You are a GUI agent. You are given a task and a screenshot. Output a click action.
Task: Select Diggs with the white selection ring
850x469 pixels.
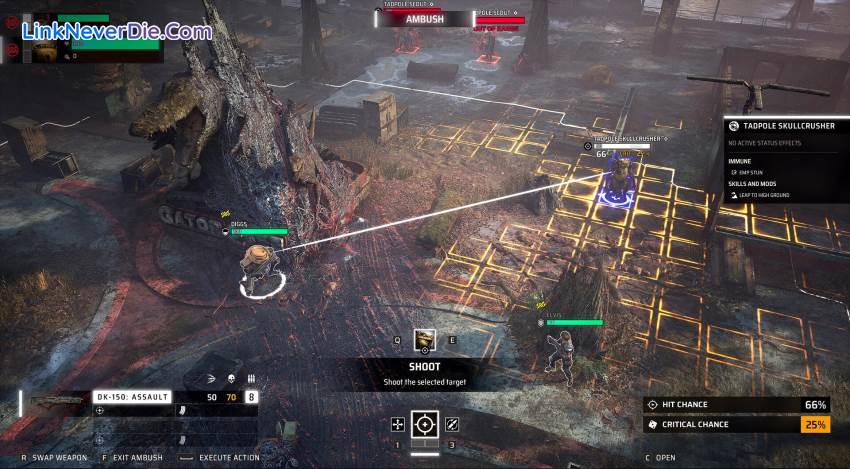point(258,270)
